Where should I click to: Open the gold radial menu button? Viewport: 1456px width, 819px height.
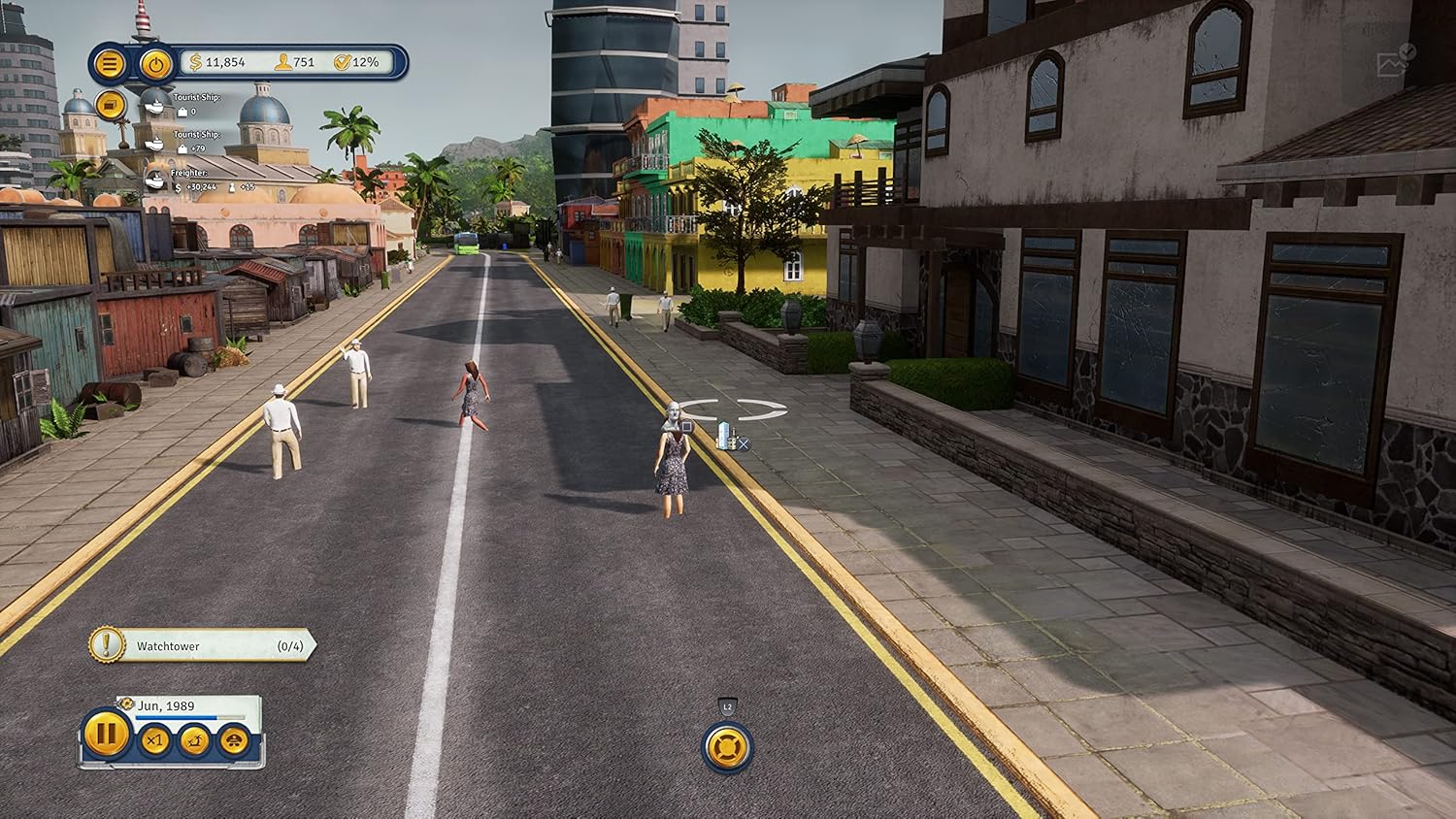tap(727, 747)
